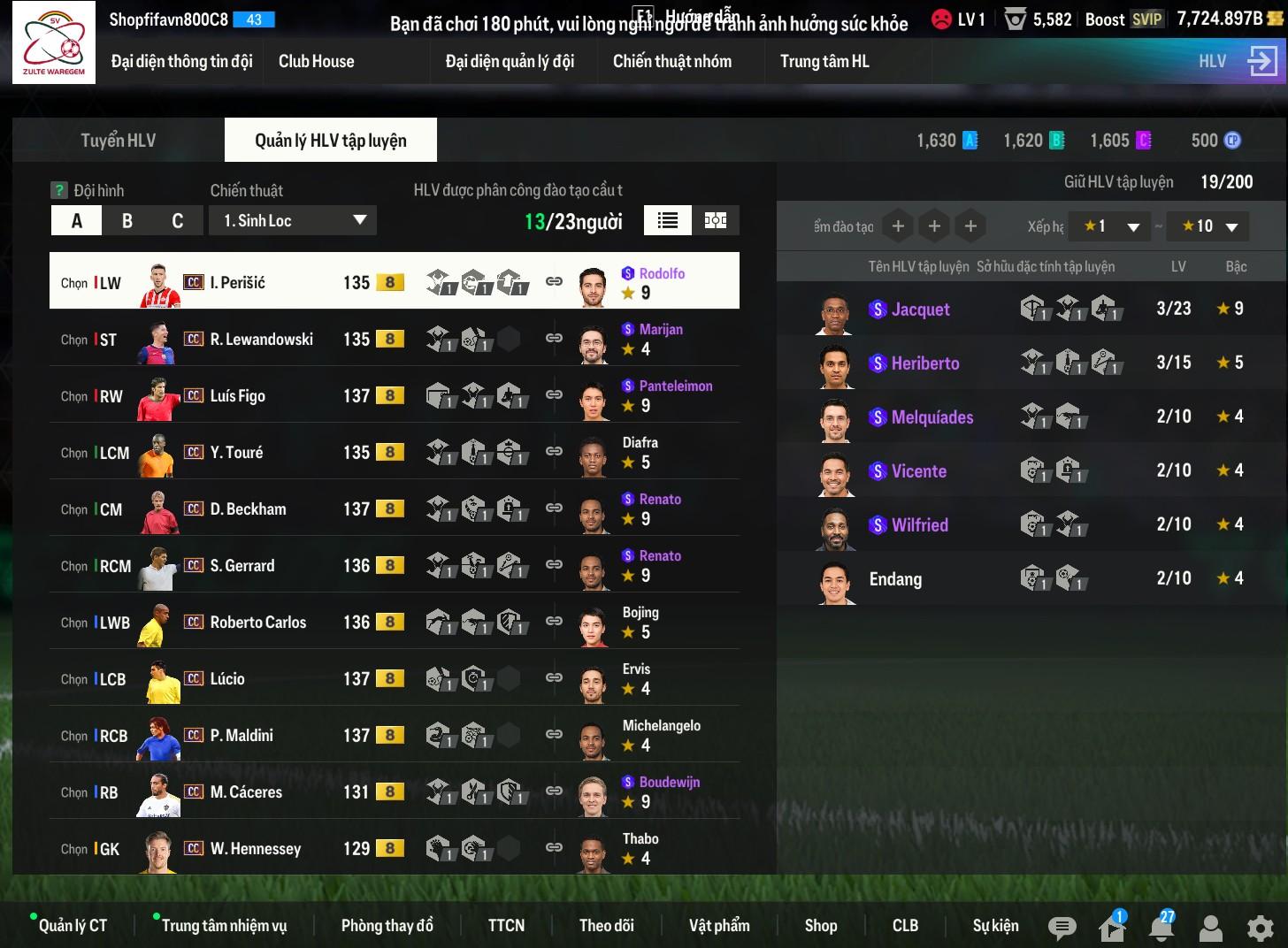Select squad B in Đội hình
This screenshot has width=1288, height=948.
pyautogui.click(x=127, y=221)
